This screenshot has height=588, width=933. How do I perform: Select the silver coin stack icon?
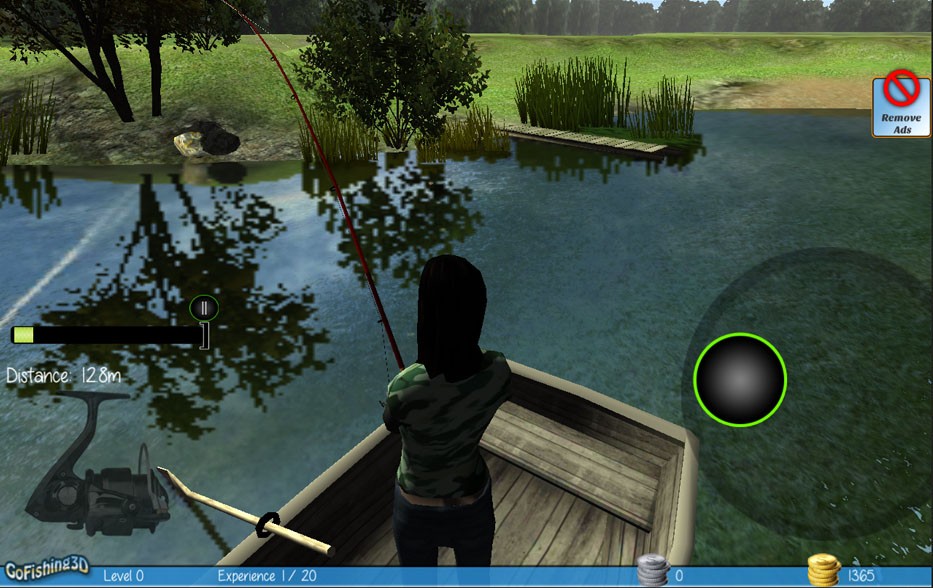pos(653,572)
